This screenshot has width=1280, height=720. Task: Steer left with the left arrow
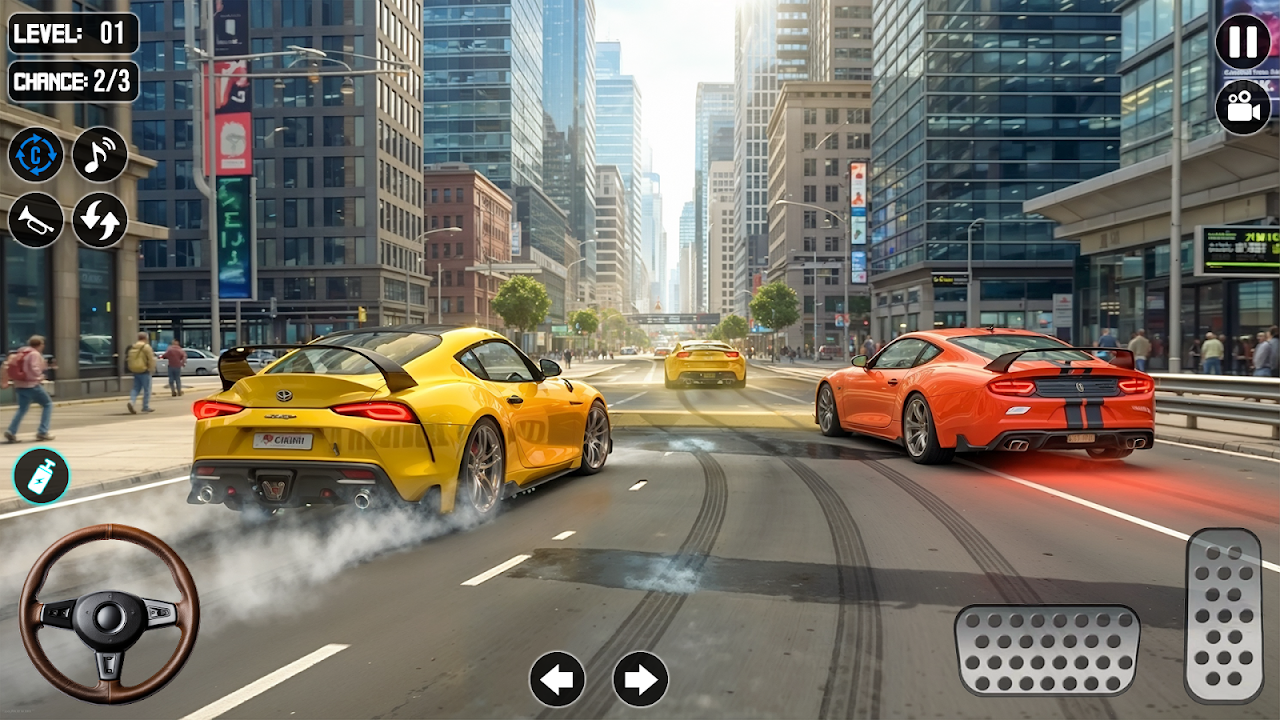coord(557,680)
